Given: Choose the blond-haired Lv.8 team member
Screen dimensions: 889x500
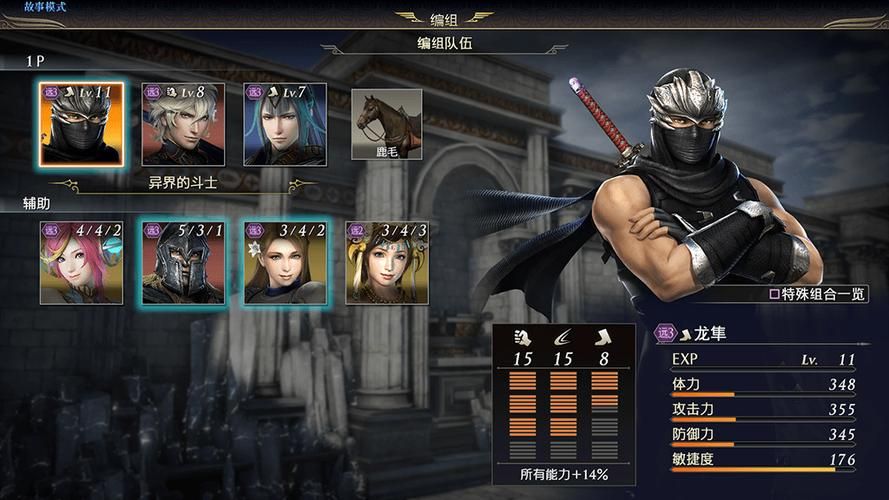Looking at the screenshot, I should [x=184, y=124].
